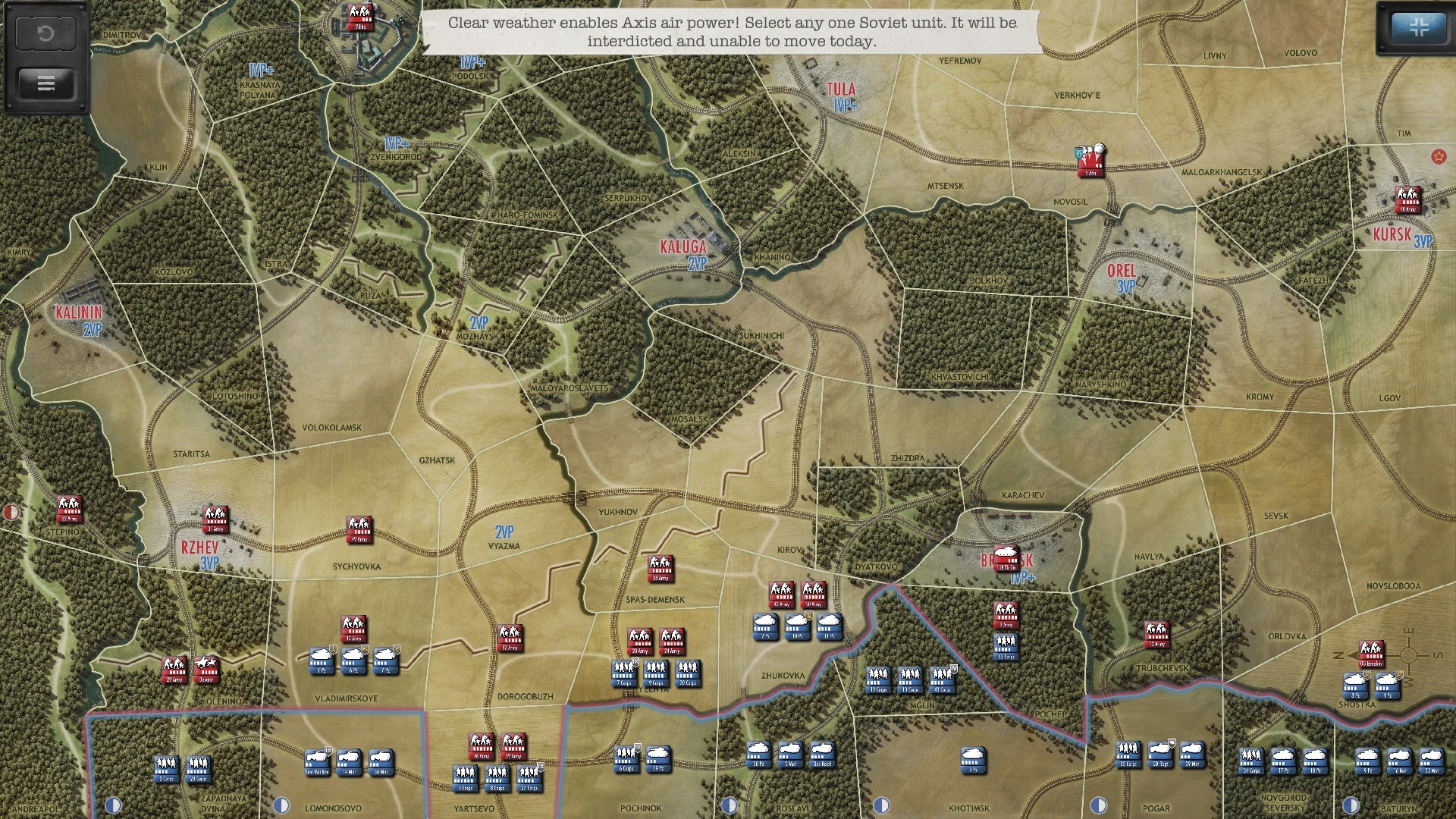Select the Soviet cavalry unit near Olenino
1456x819 pixels.
pyautogui.click(x=206, y=670)
